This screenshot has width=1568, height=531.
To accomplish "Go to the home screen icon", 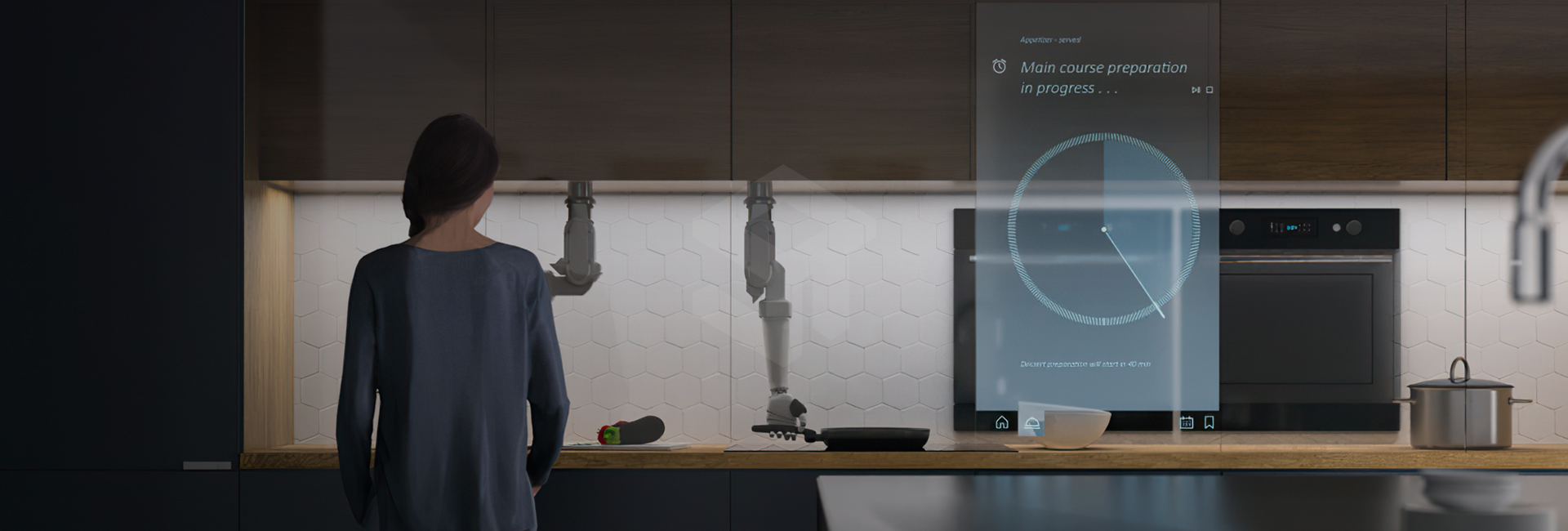I will [1002, 422].
